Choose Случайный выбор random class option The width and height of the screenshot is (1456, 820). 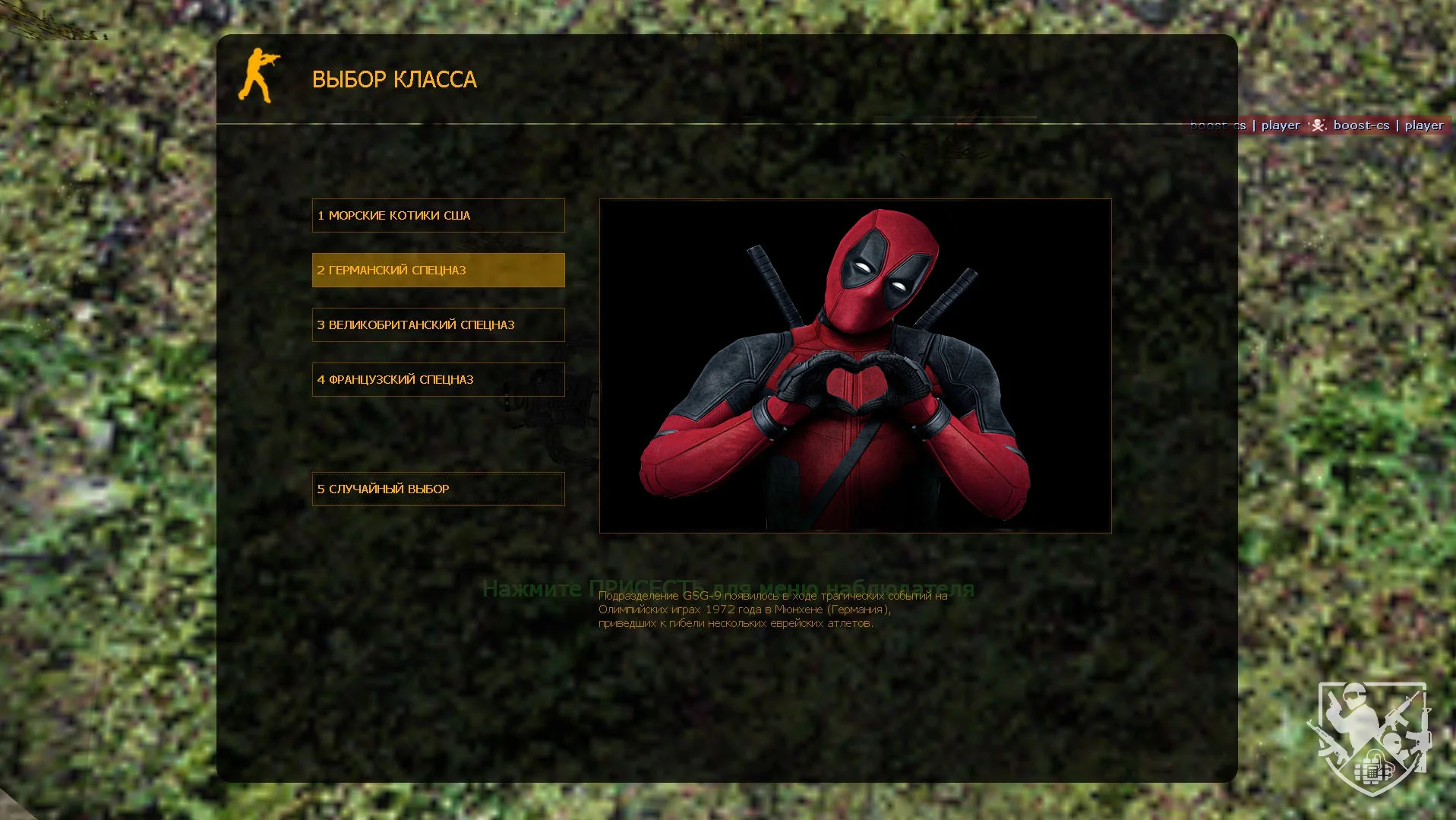(437, 489)
